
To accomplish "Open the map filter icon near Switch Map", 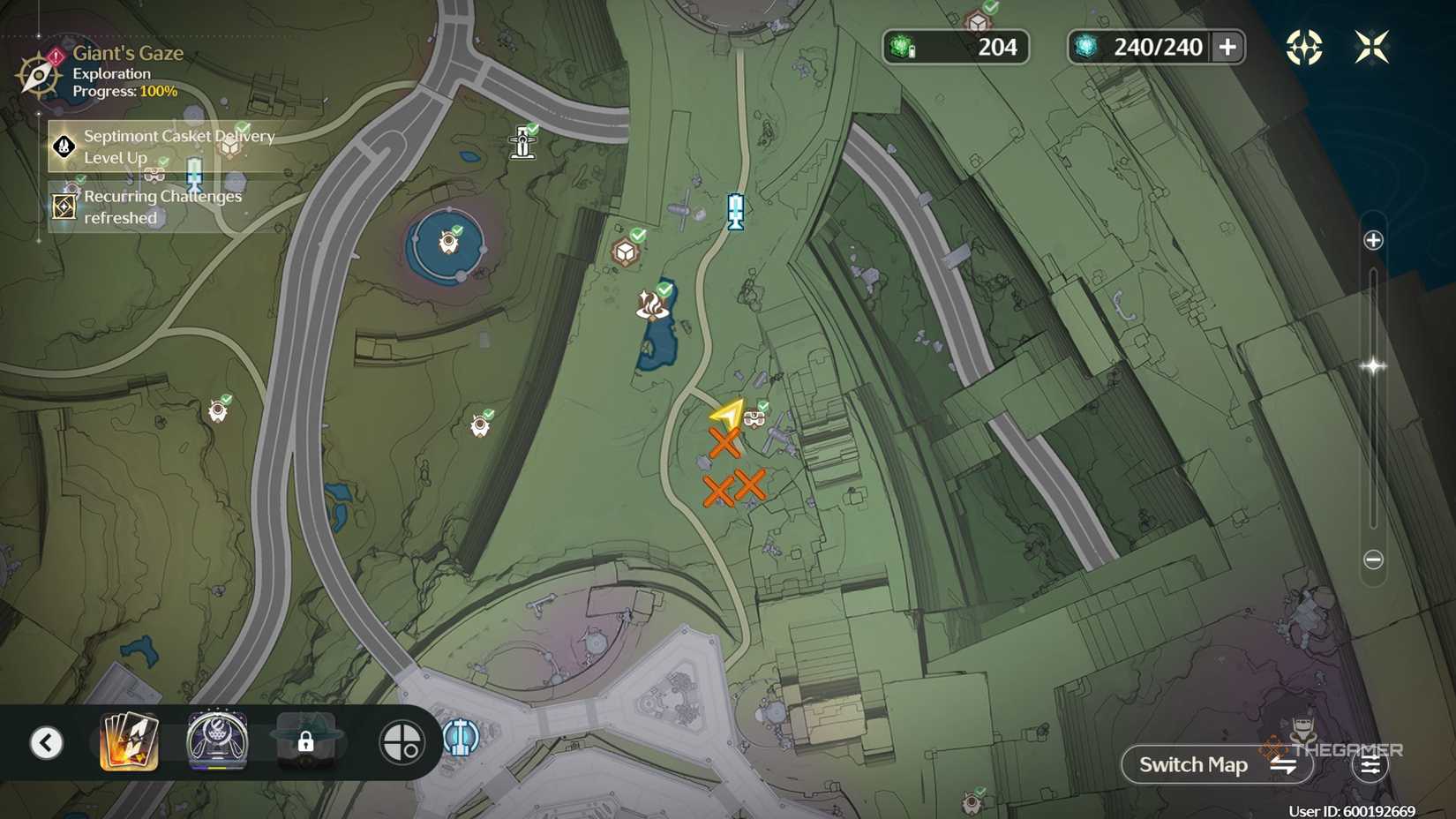I will tap(1370, 764).
